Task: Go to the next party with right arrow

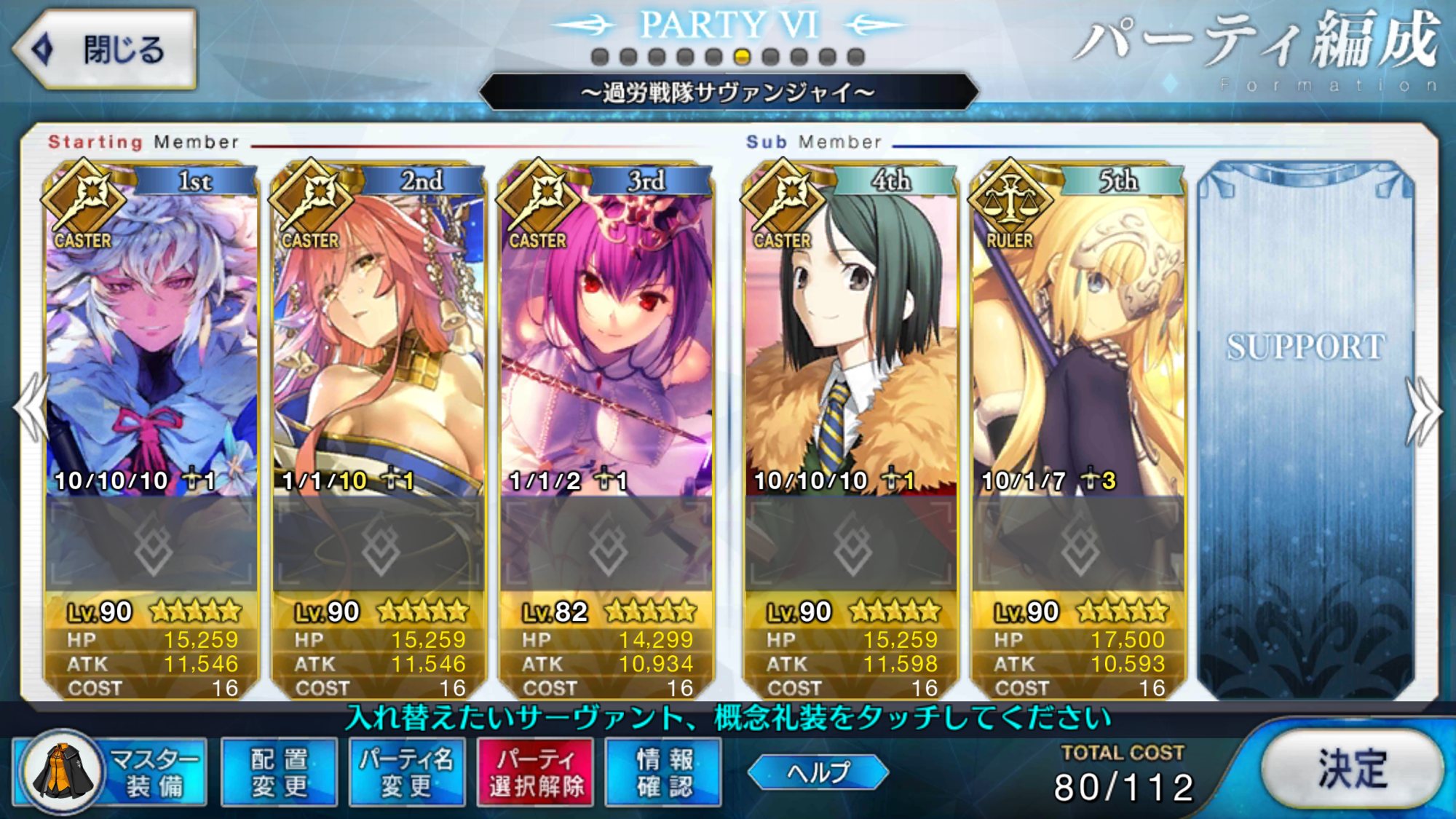Action: (1424, 411)
